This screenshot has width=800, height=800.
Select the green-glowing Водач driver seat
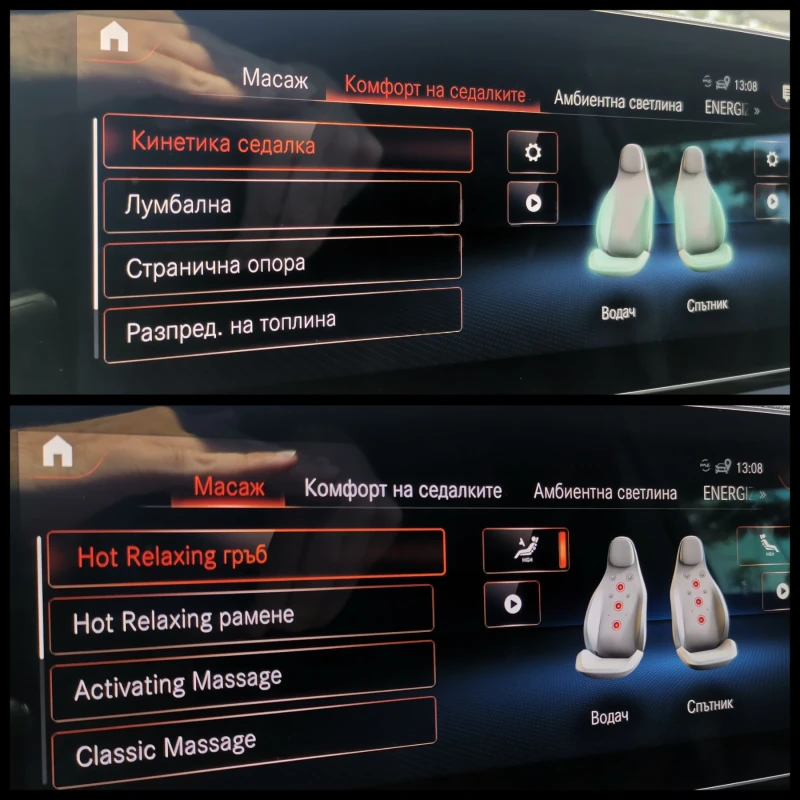[618, 215]
